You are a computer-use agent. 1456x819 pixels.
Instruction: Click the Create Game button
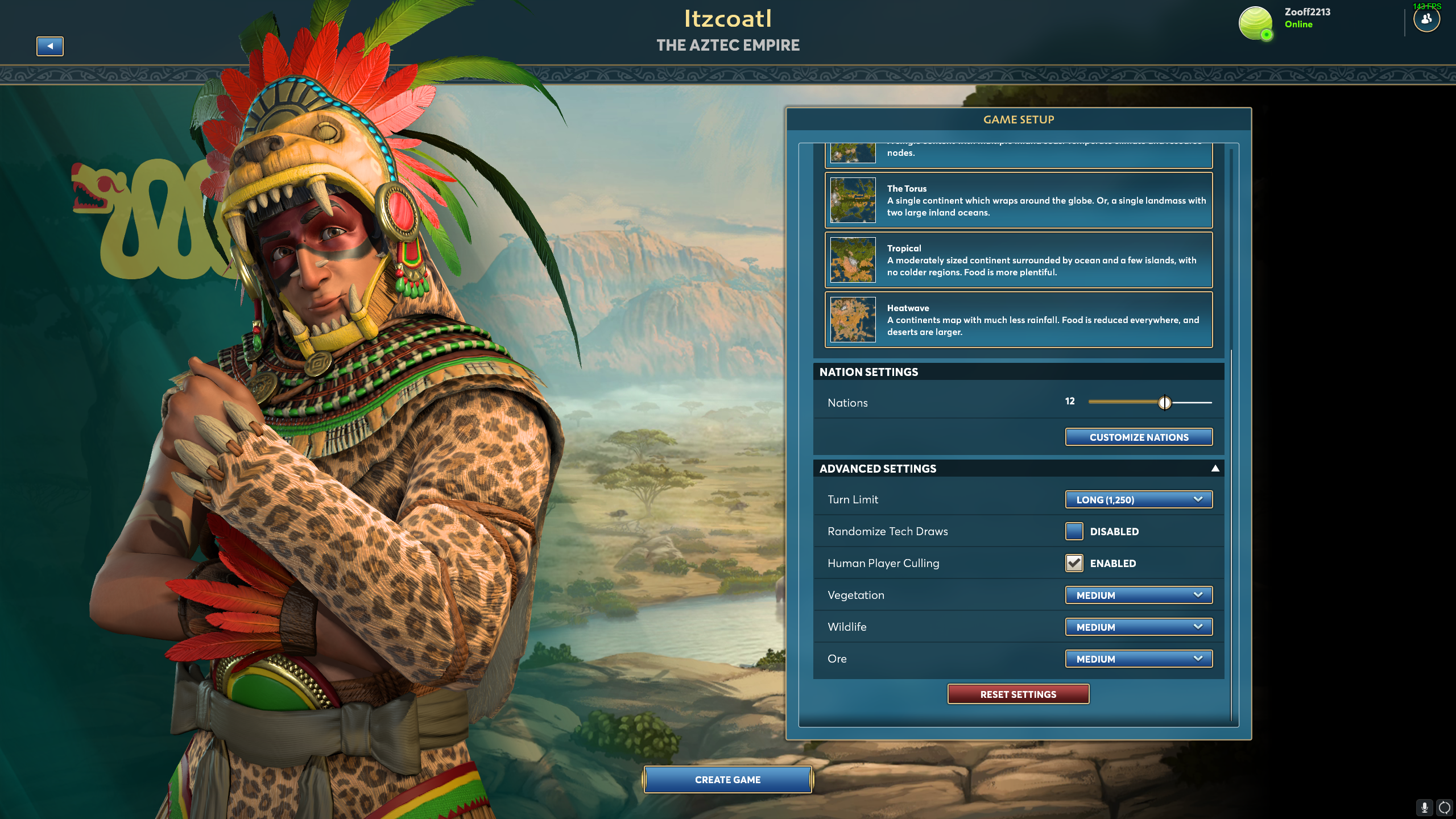pyautogui.click(x=727, y=780)
